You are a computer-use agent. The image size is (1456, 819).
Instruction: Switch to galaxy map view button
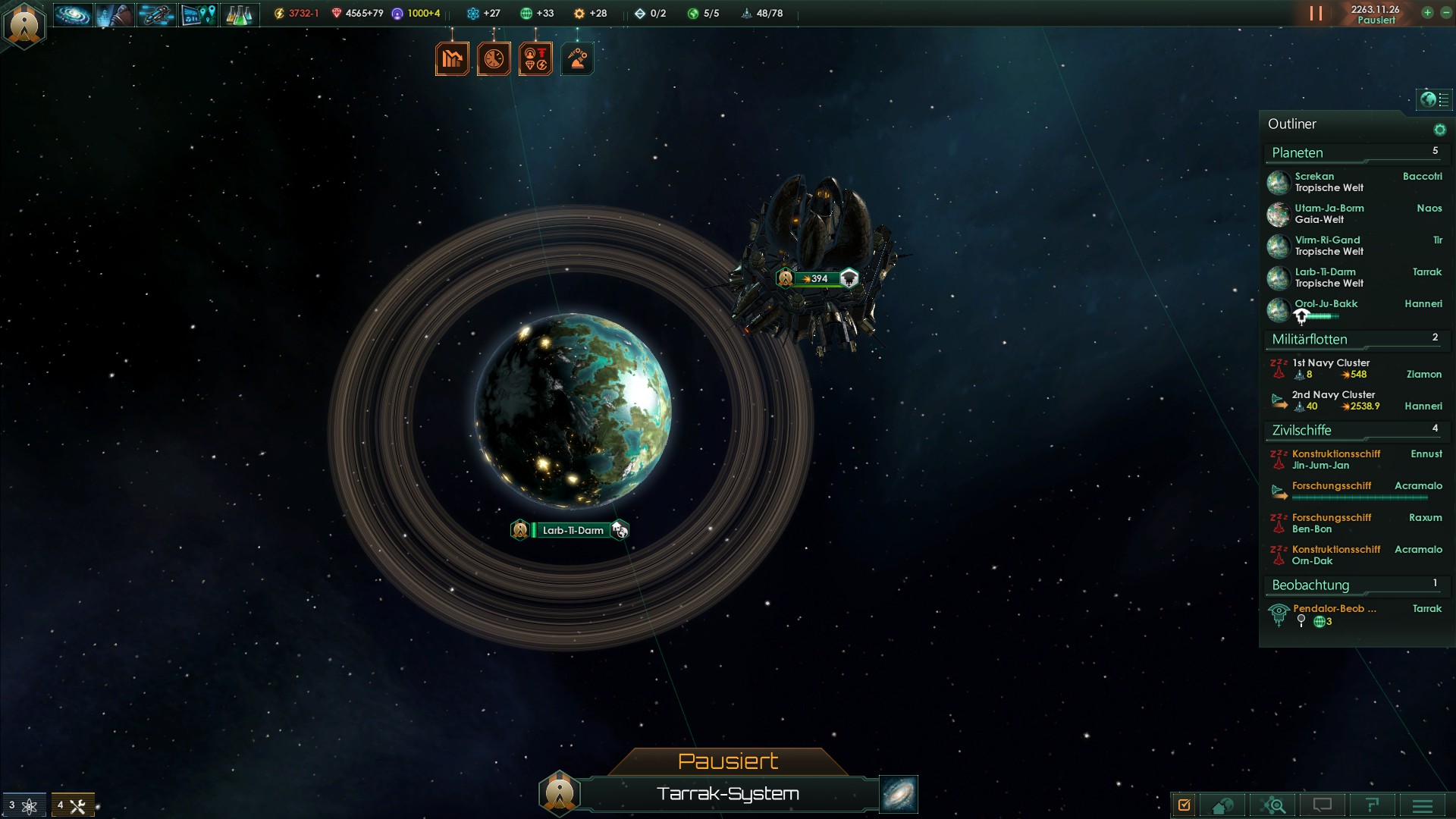pos(899,794)
